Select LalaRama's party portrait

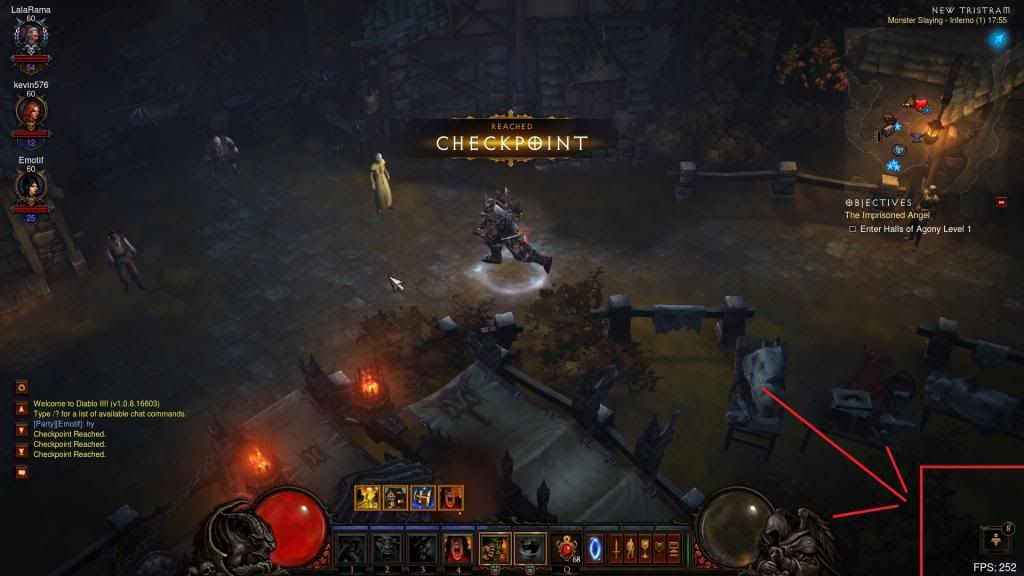tap(31, 37)
